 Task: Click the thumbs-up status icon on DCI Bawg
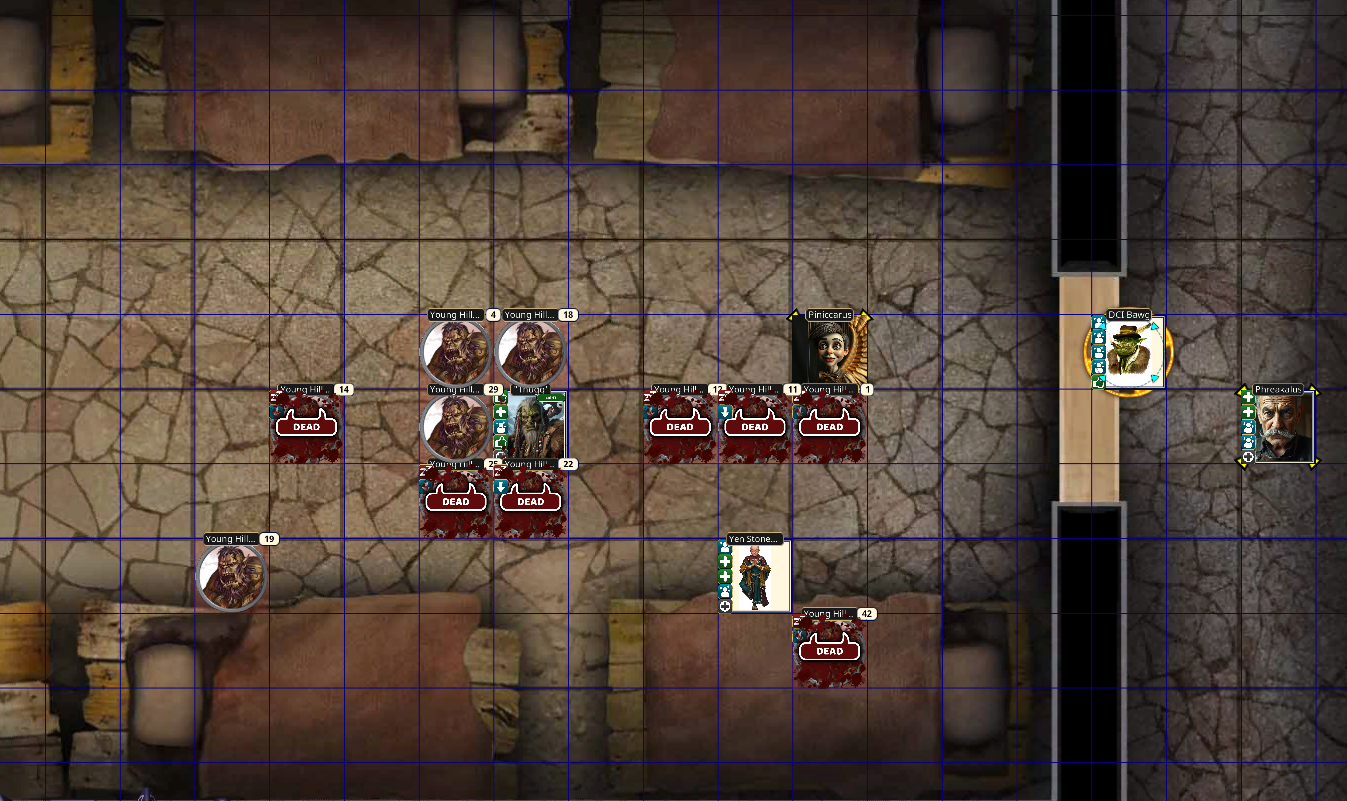point(1098,381)
